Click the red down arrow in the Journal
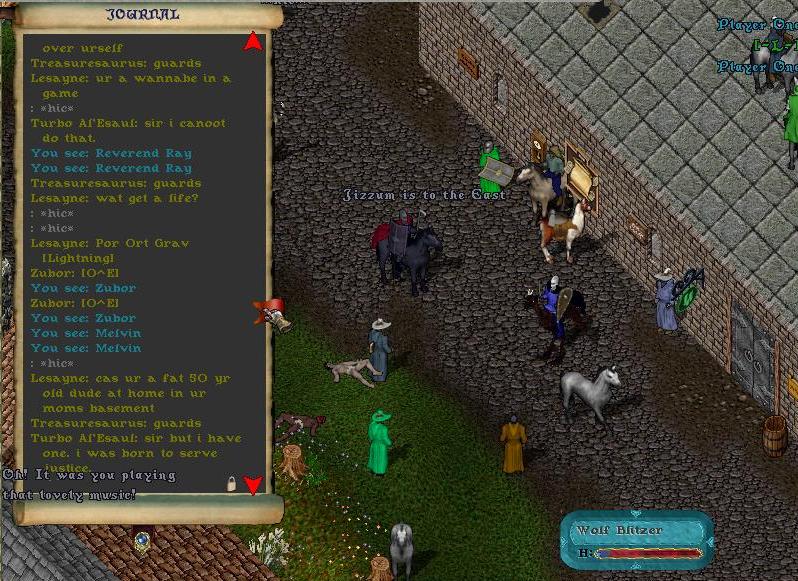This screenshot has height=581, width=798. pyautogui.click(x=253, y=486)
